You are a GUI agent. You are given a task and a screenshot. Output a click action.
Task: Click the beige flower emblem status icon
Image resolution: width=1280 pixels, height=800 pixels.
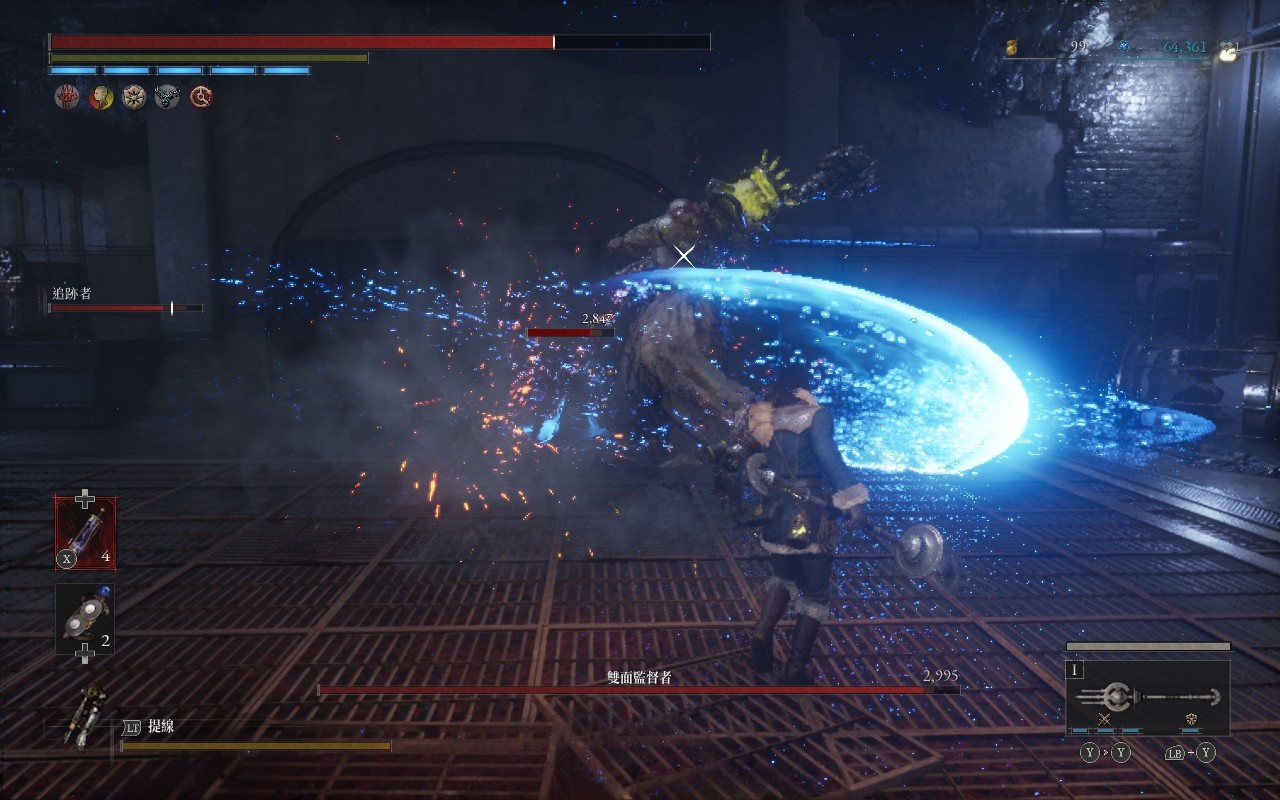[134, 97]
